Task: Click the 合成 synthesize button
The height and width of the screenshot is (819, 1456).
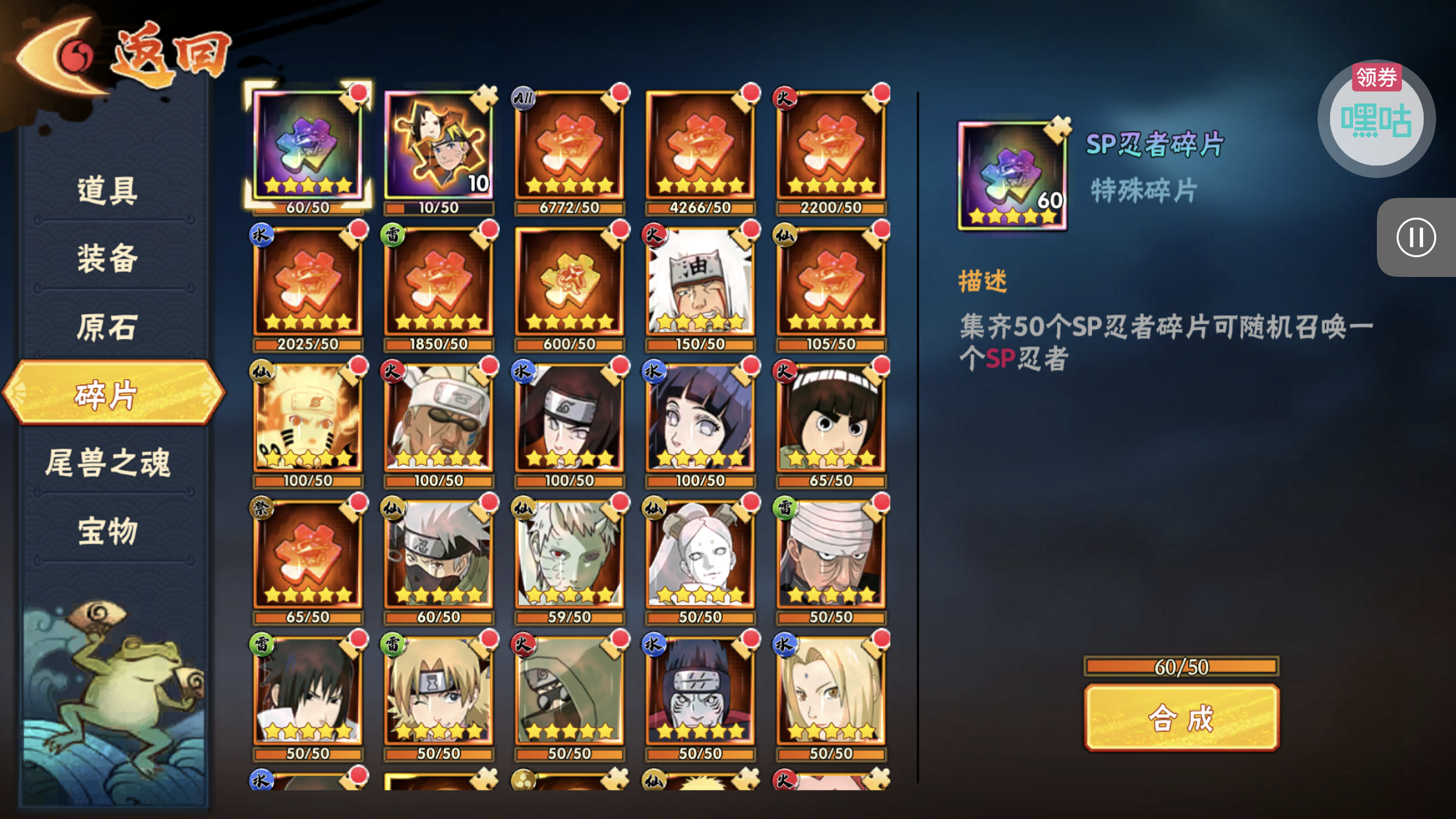Action: [x=1181, y=717]
